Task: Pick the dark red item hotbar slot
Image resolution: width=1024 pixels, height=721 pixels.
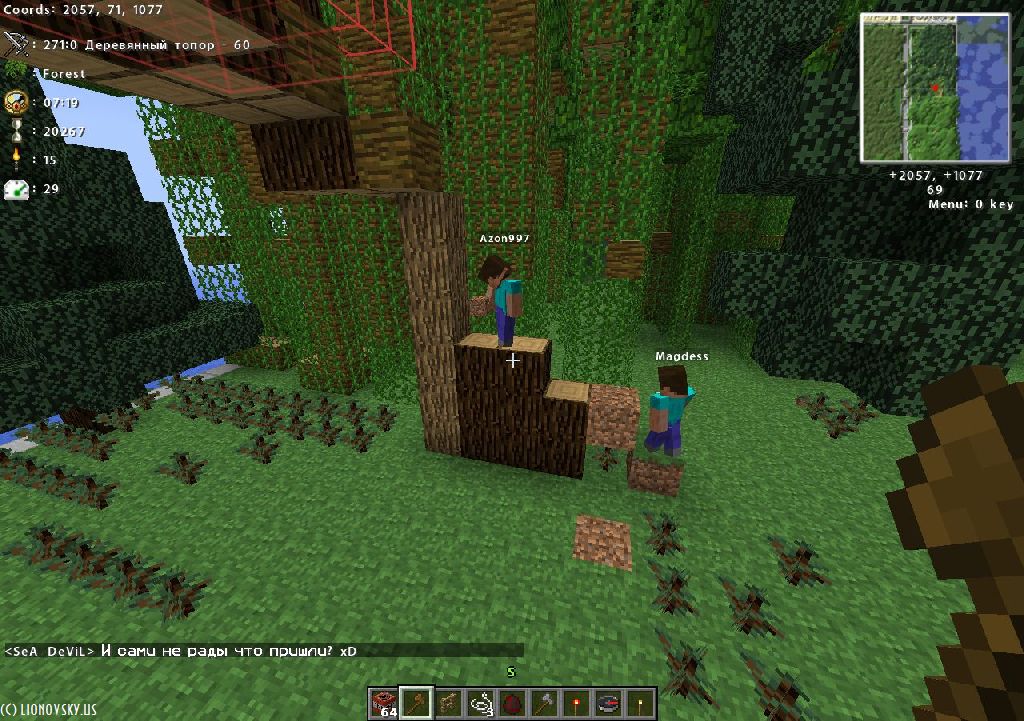Action: click(512, 703)
